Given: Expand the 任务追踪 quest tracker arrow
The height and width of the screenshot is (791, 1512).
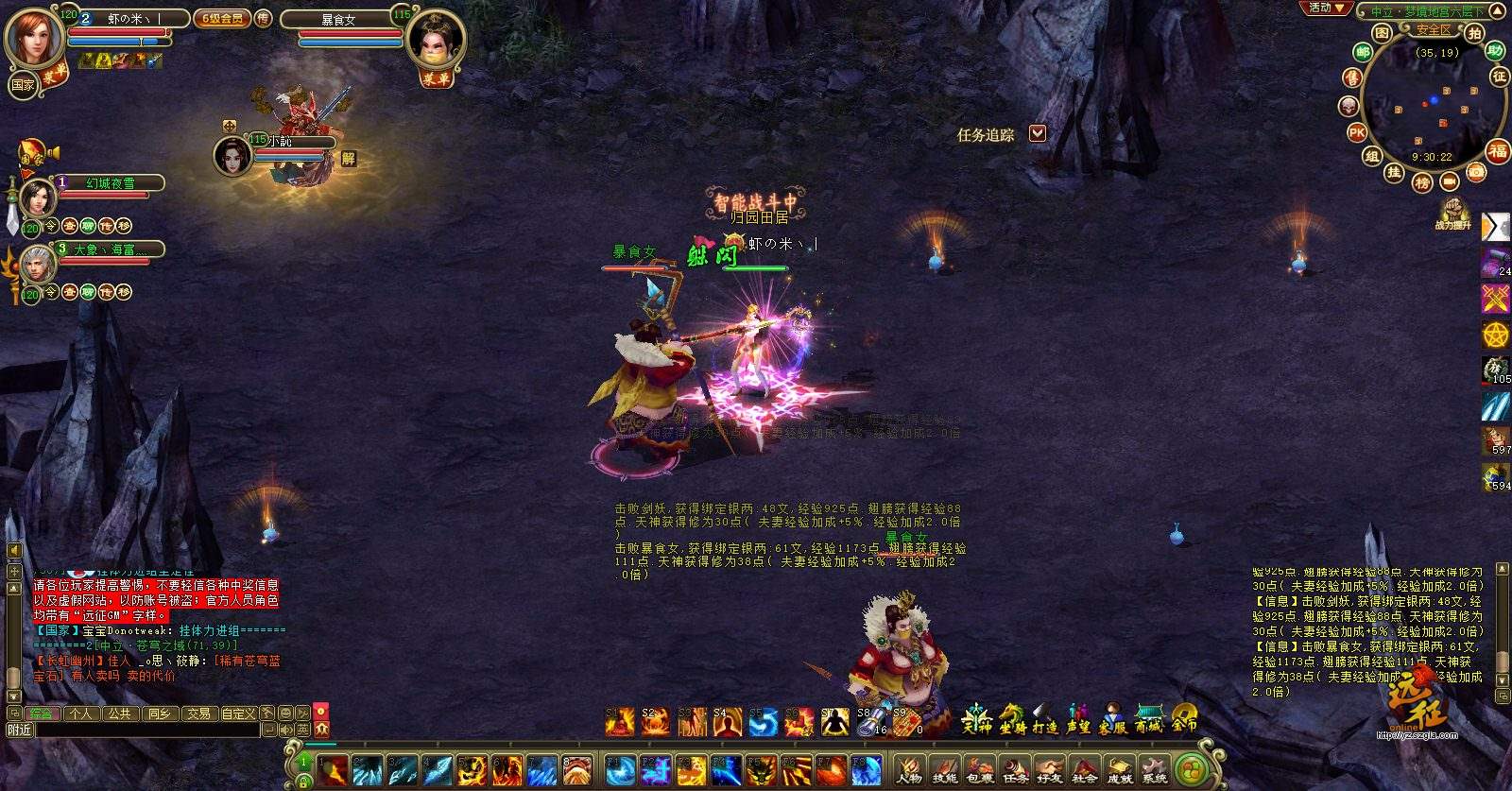Looking at the screenshot, I should point(1038,133).
